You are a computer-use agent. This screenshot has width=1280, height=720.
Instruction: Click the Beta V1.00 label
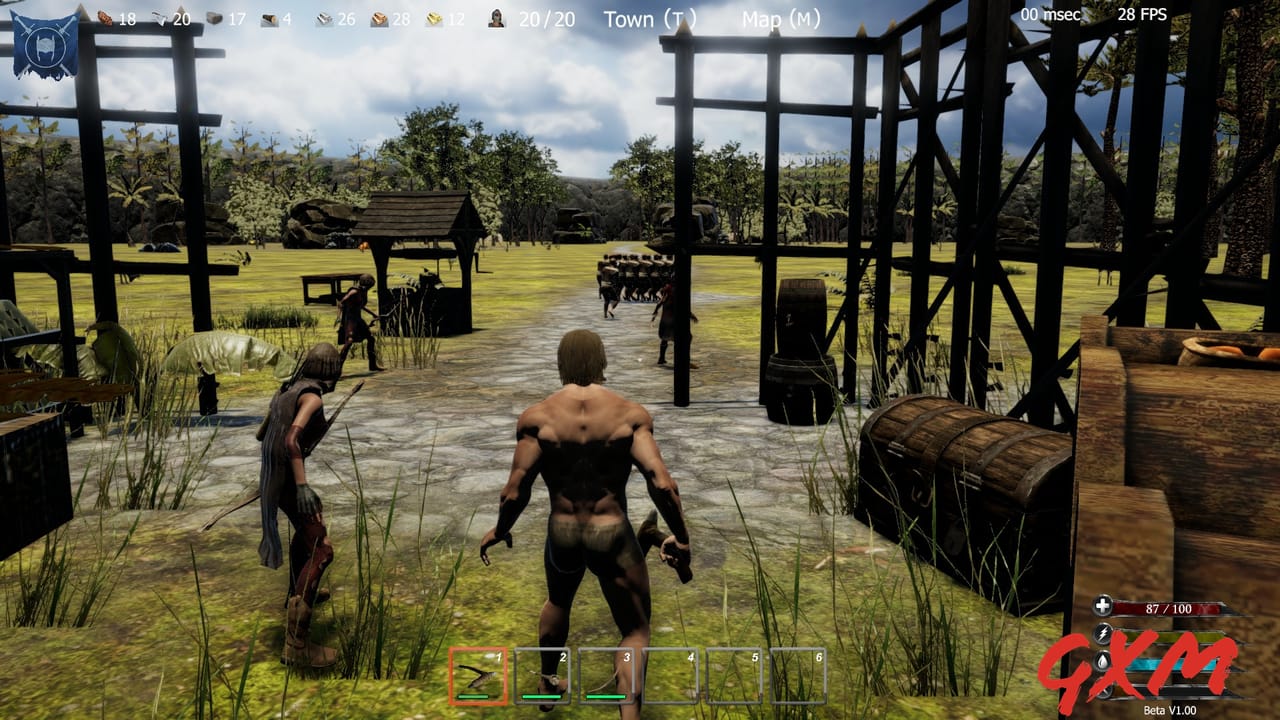pyautogui.click(x=1170, y=709)
